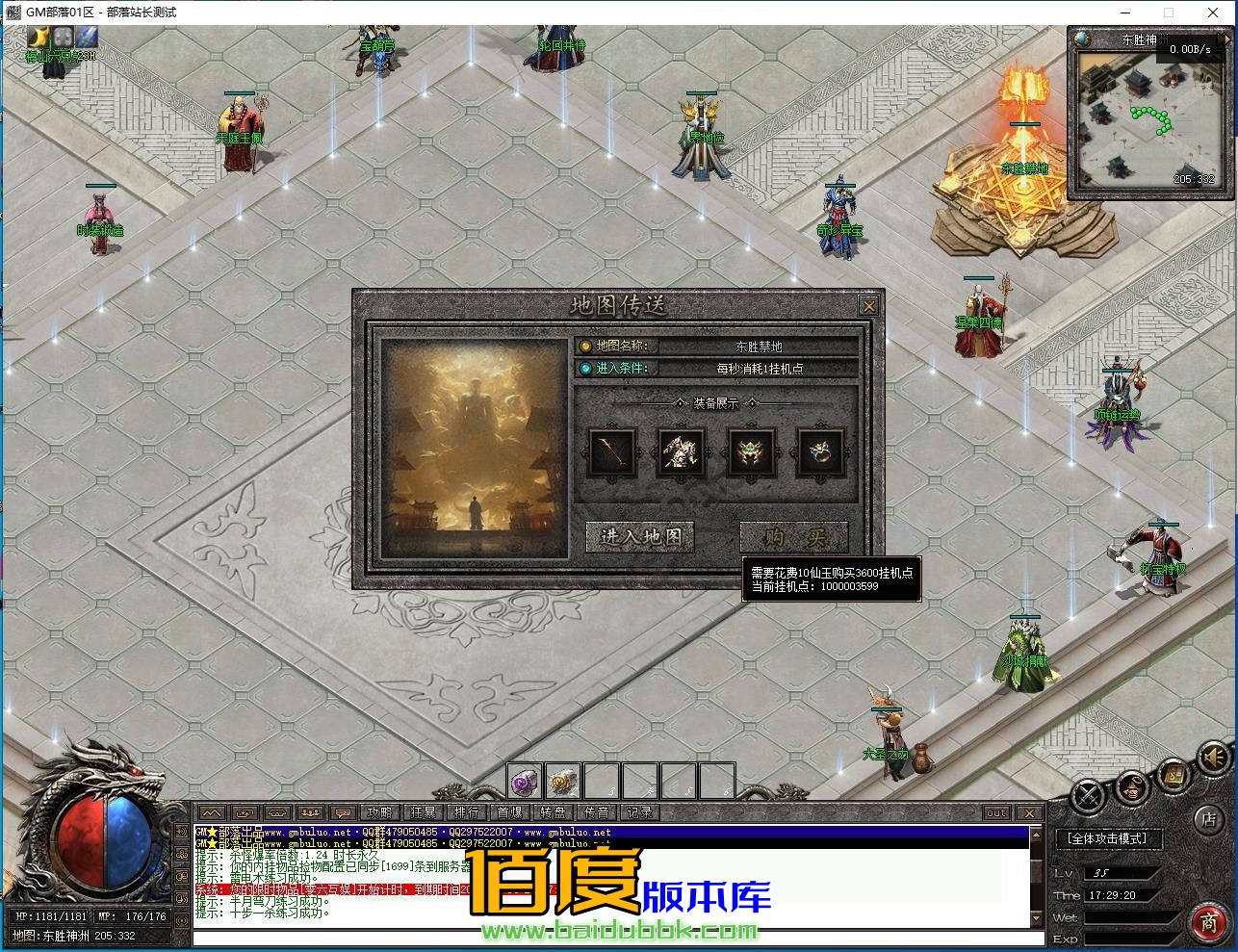The image size is (1238, 952).
Task: Click the speech bubble icon in chat toolbar
Action: [342, 812]
